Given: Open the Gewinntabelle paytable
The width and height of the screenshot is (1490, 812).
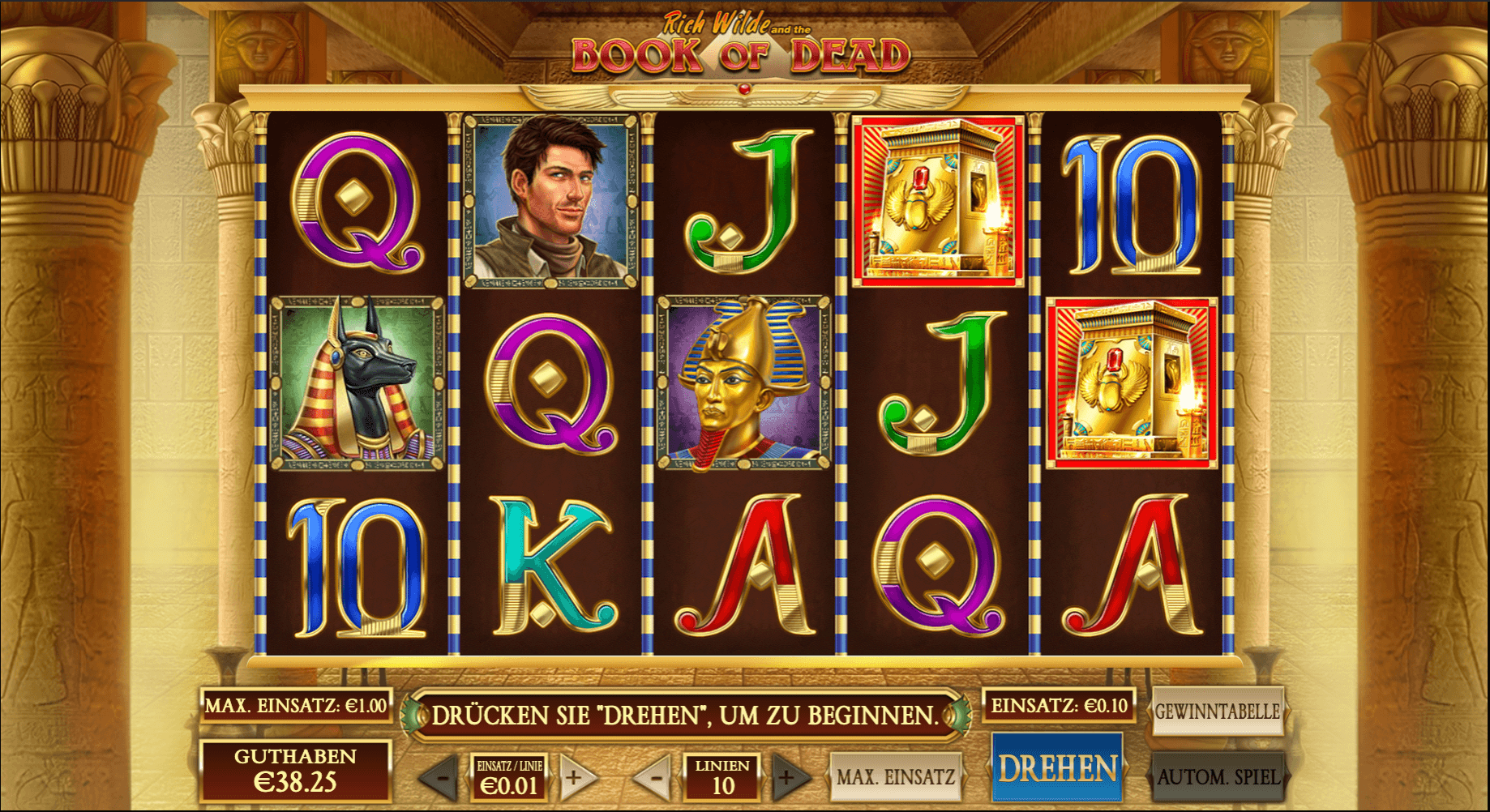Looking at the screenshot, I should click(x=1217, y=712).
